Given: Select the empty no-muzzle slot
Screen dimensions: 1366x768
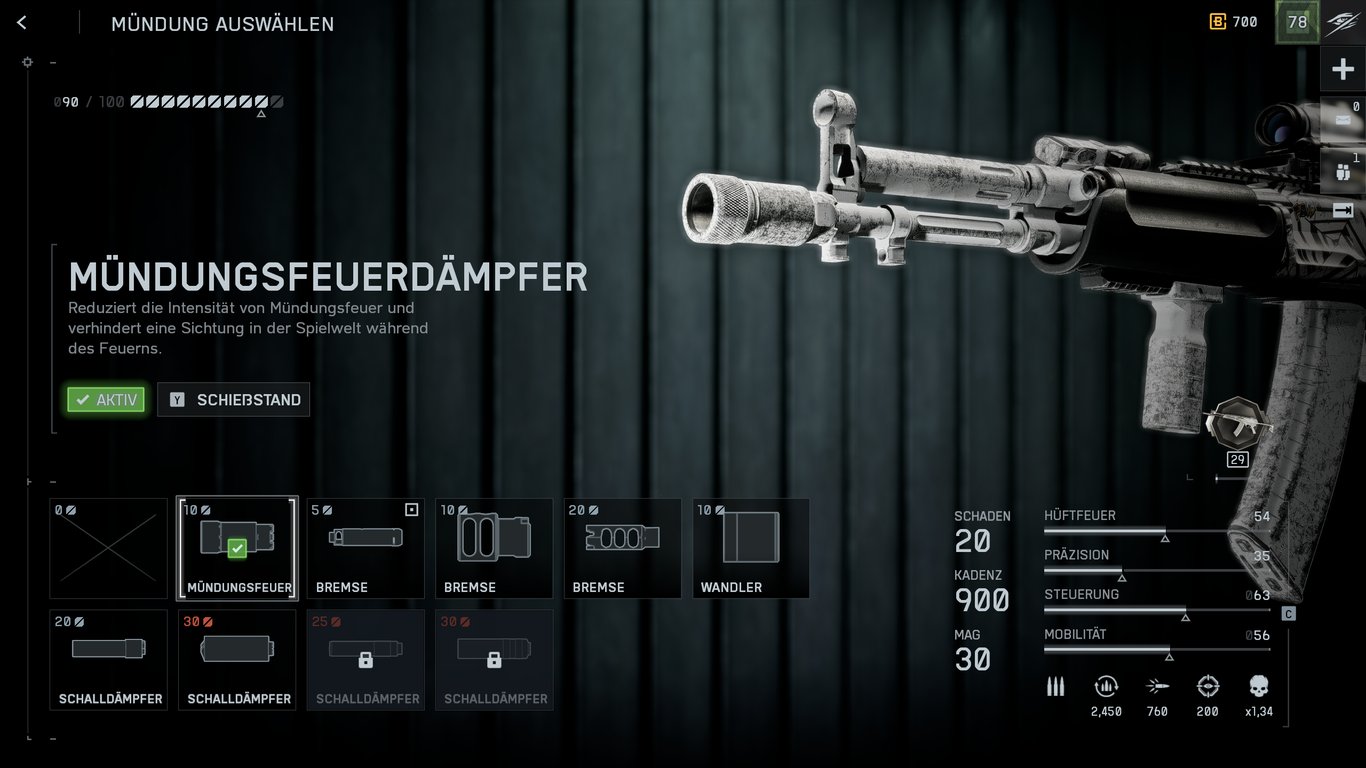Looking at the screenshot, I should (109, 548).
